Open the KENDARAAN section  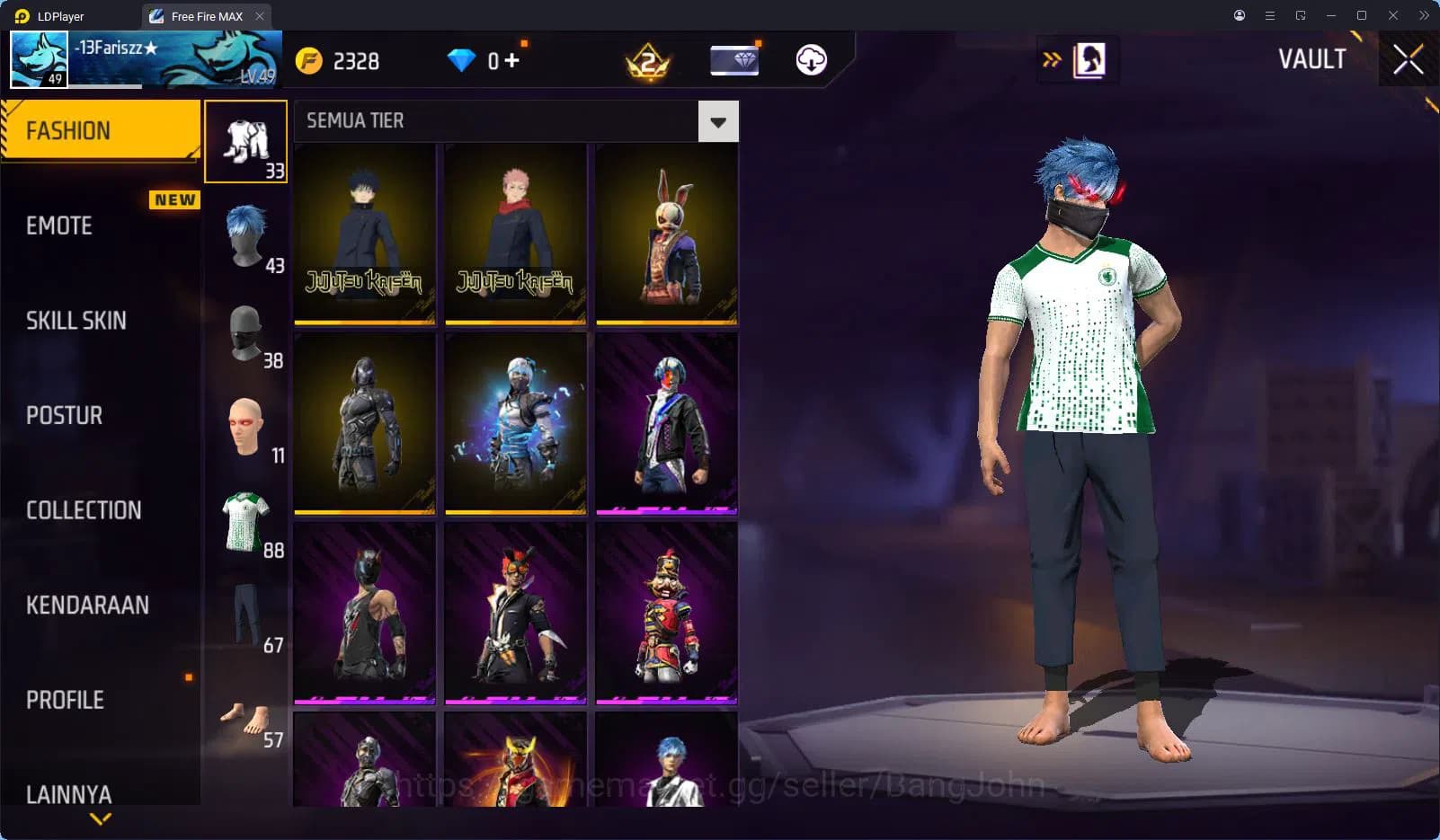(88, 605)
